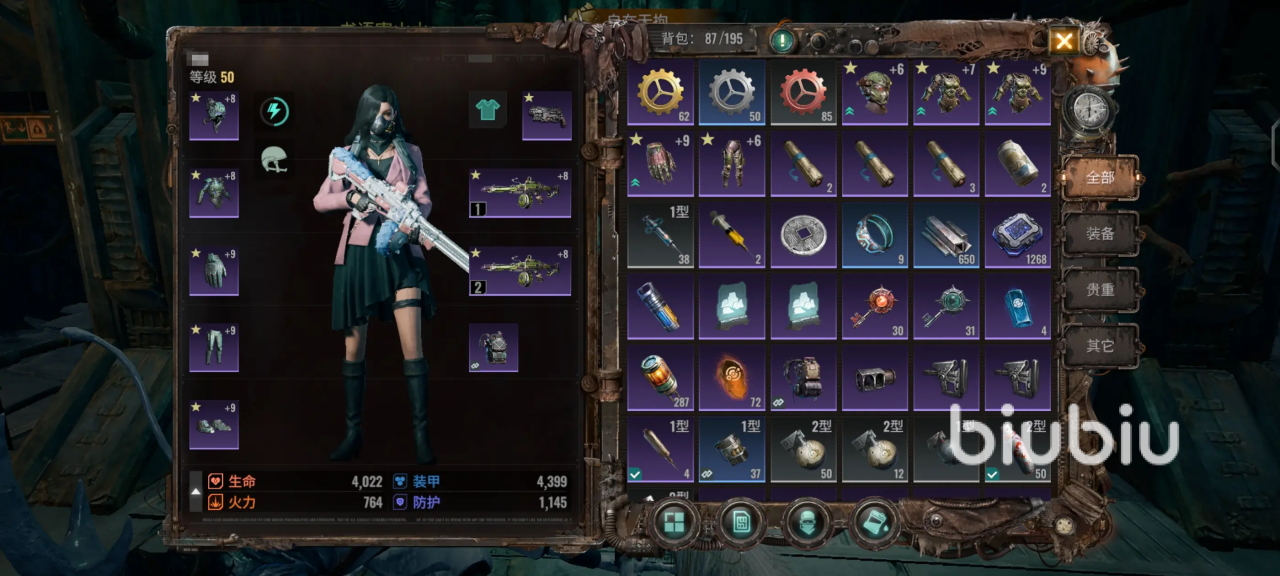Viewport: 1280px width, 576px height.
Task: Select the orange glowing orb stack of 72
Action: pyautogui.click(x=732, y=379)
